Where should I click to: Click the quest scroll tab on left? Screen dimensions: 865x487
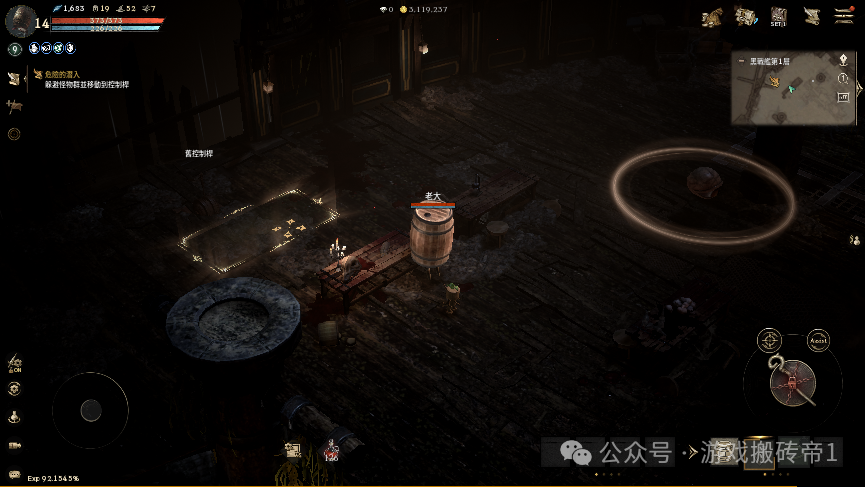[14, 78]
